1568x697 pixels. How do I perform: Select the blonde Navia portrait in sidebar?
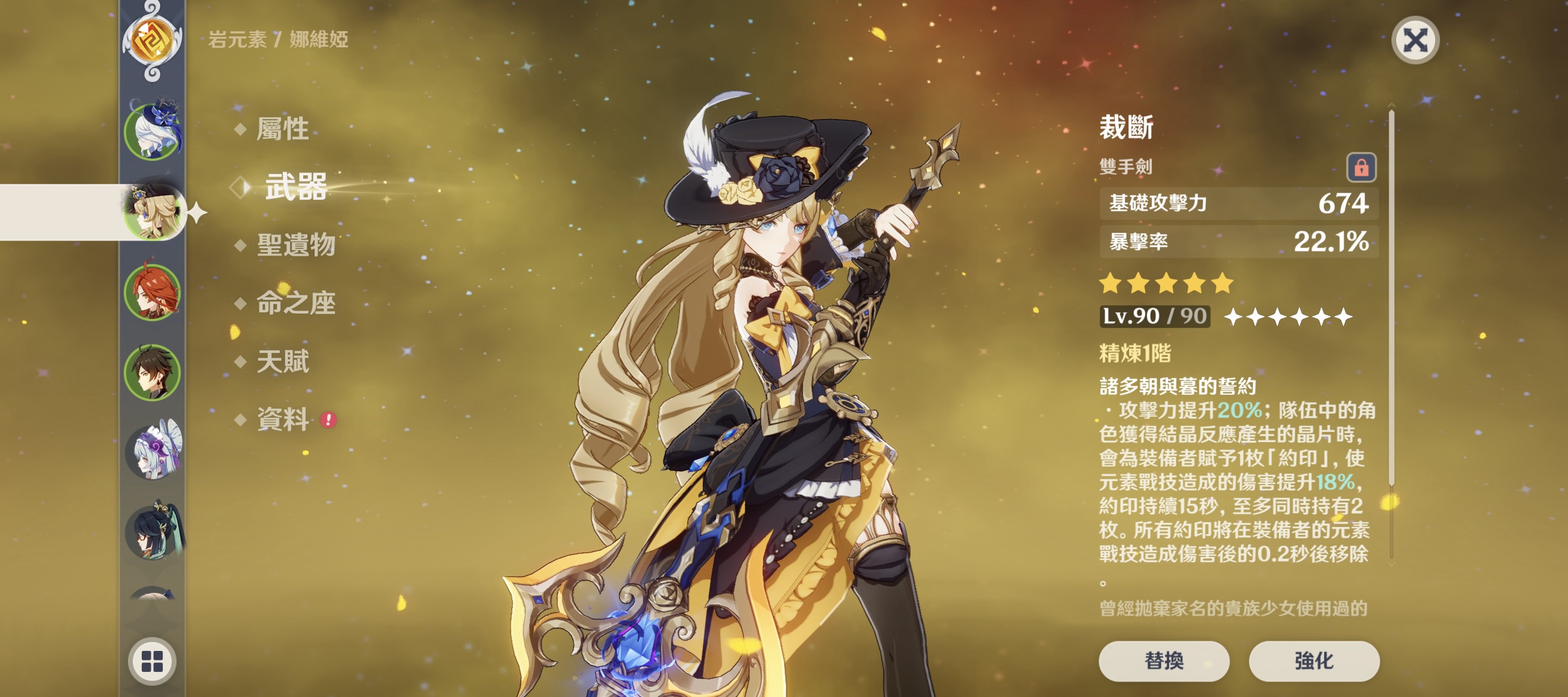point(152,212)
